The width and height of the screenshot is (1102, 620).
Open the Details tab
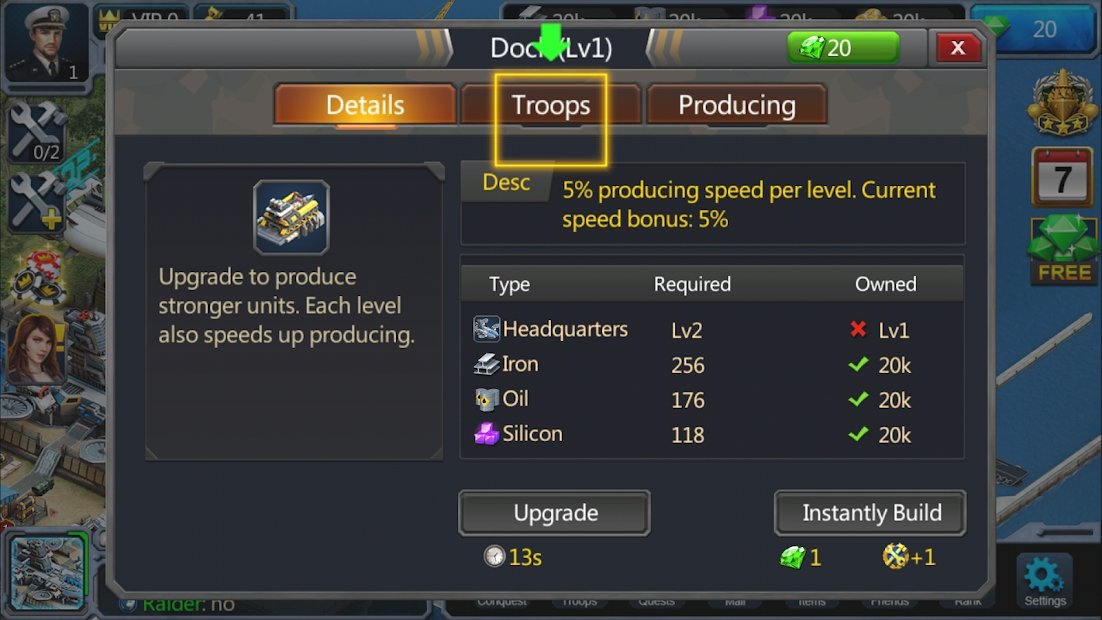[365, 105]
